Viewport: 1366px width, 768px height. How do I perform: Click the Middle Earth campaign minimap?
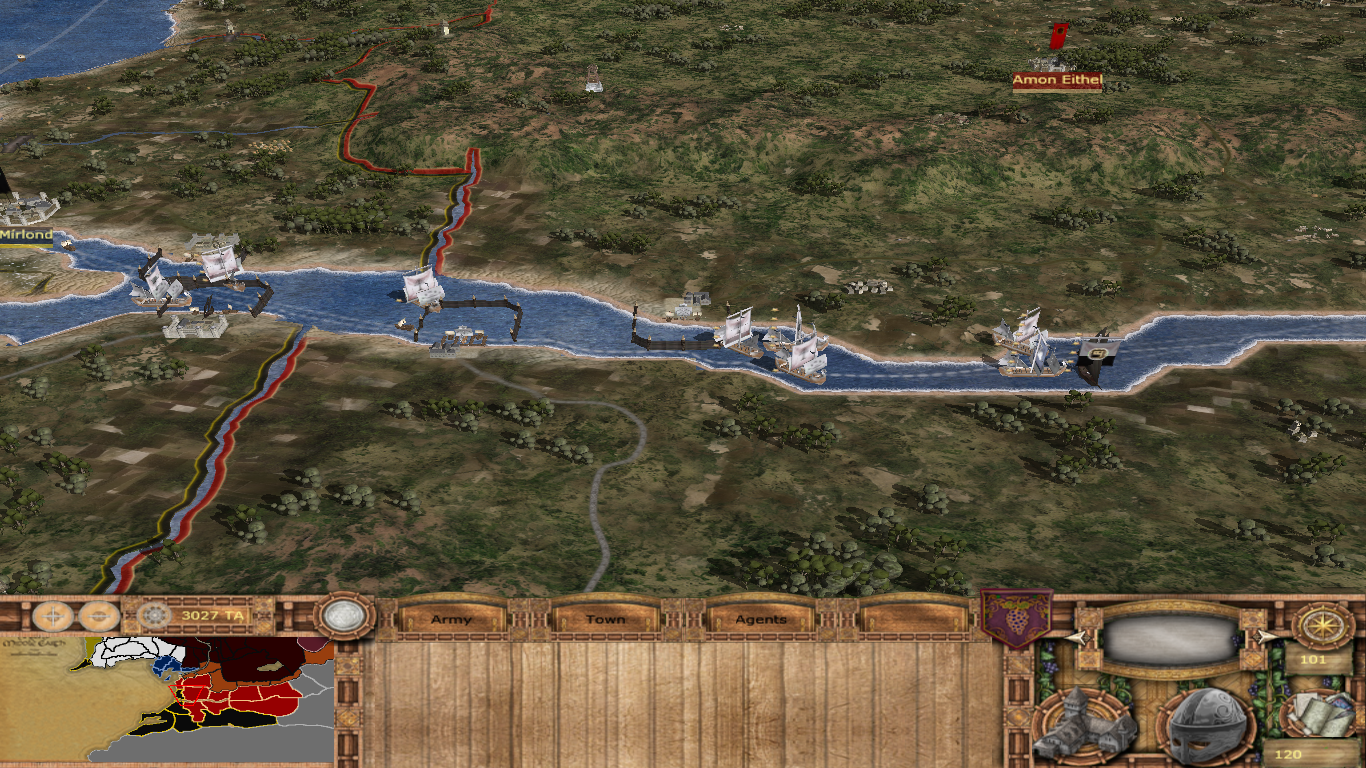[x=168, y=700]
